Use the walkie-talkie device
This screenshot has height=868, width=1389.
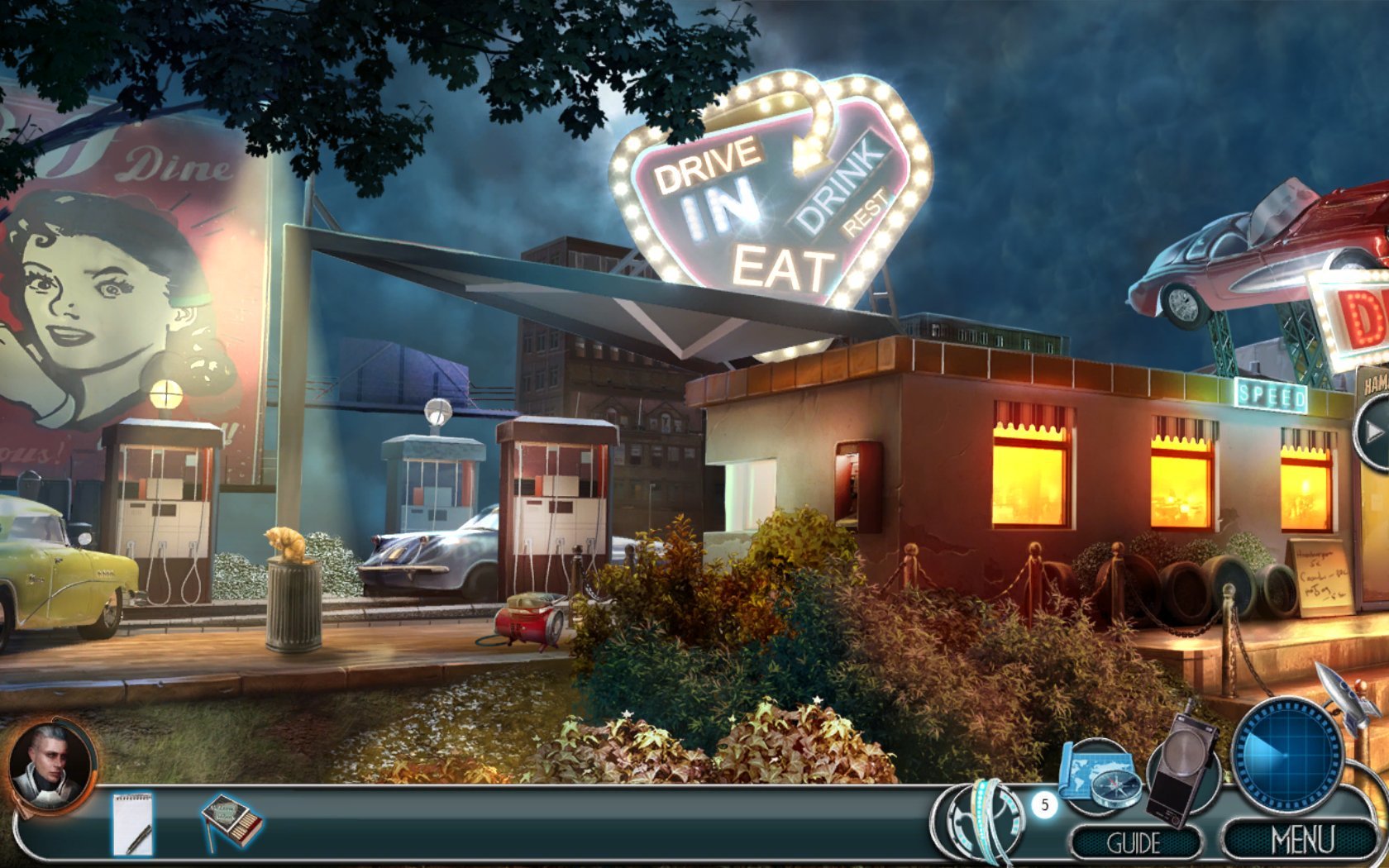[x=1182, y=765]
